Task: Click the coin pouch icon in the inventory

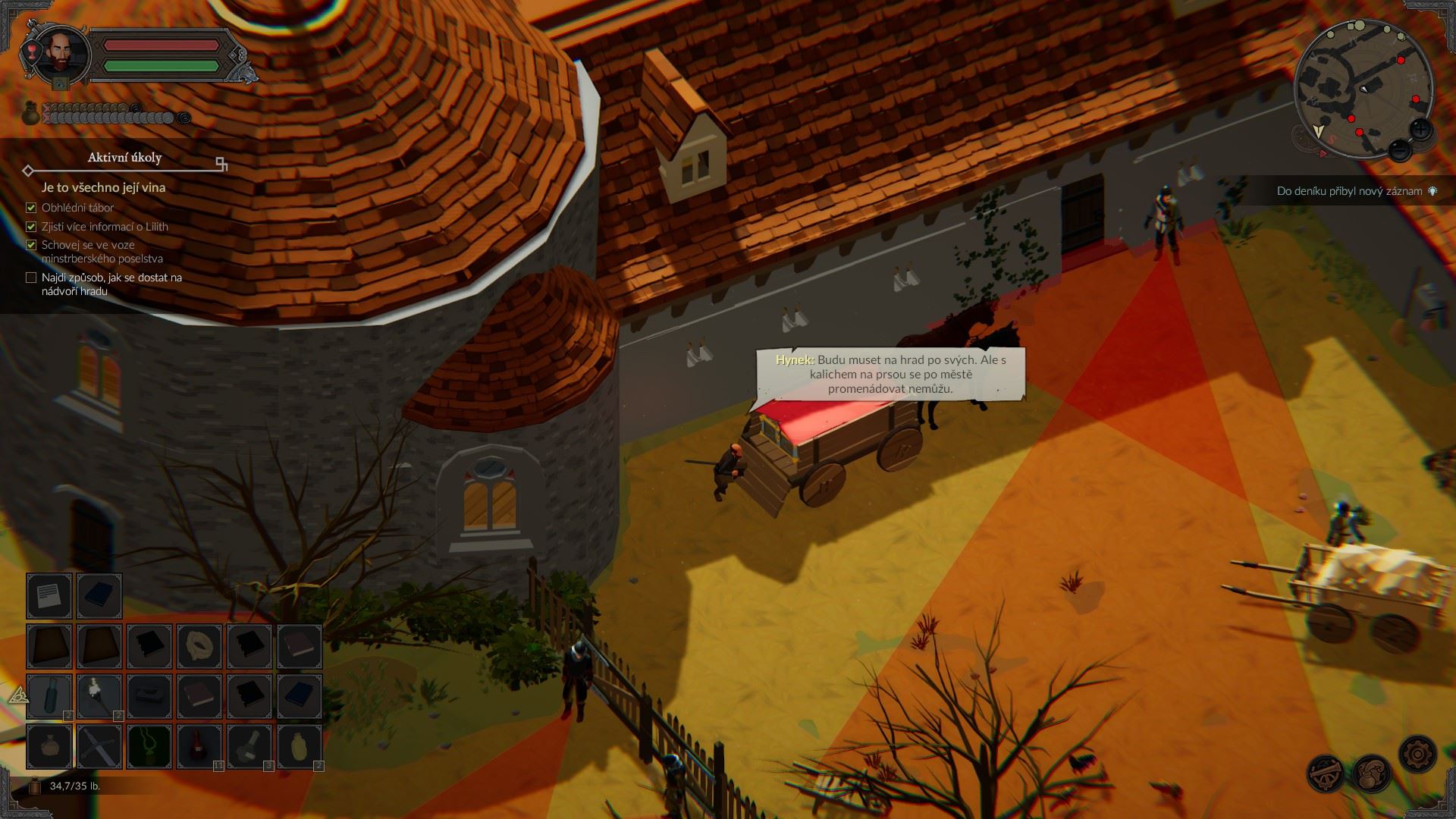Action: click(x=50, y=746)
